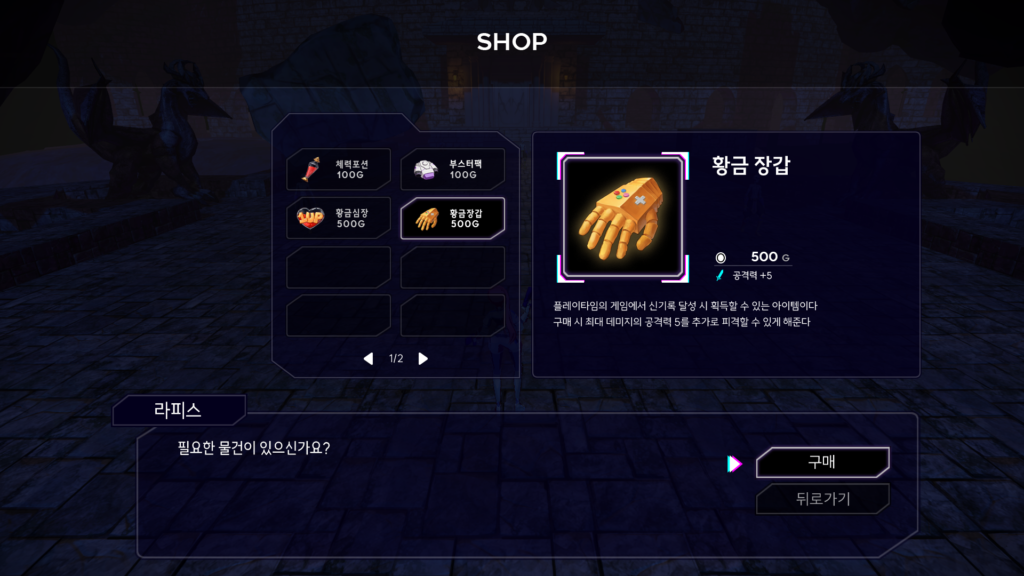The width and height of the screenshot is (1024, 576).
Task: Choose 뒤로가기 to go back
Action: pos(822,499)
